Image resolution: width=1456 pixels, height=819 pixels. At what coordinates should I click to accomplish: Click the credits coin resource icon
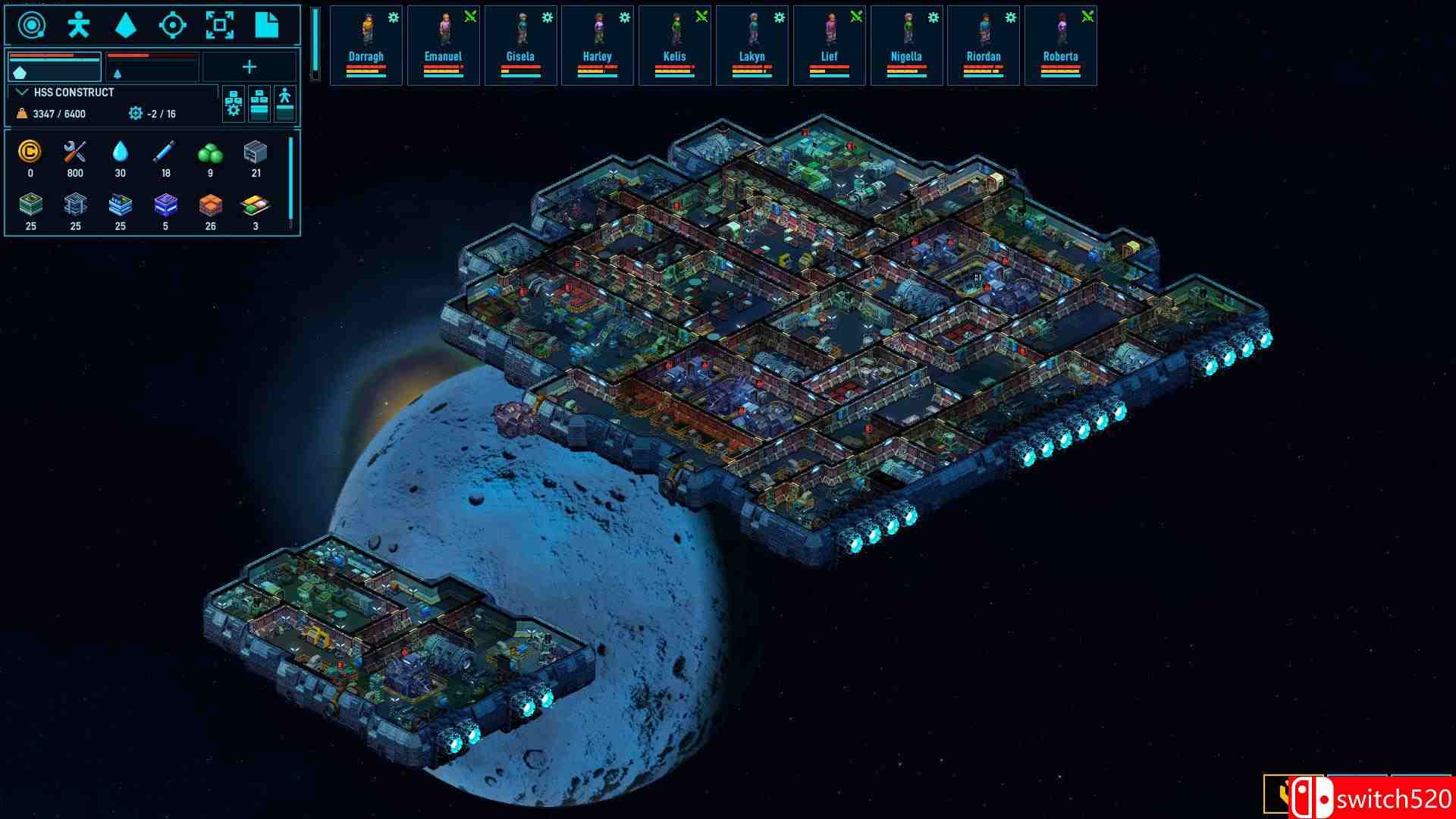(x=30, y=154)
